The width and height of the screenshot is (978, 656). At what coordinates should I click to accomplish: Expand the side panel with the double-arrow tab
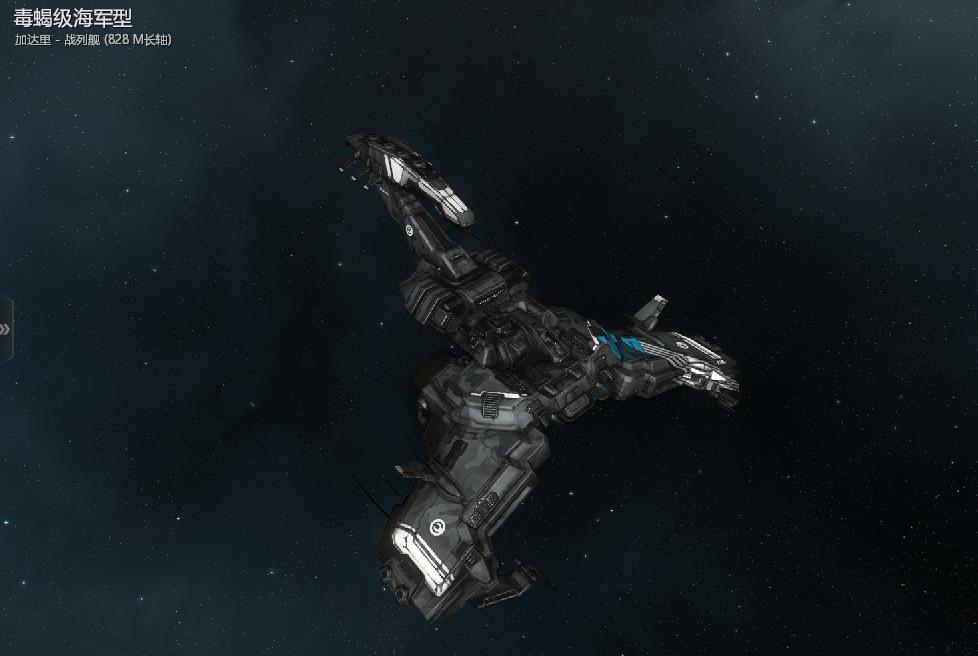pos(5,329)
